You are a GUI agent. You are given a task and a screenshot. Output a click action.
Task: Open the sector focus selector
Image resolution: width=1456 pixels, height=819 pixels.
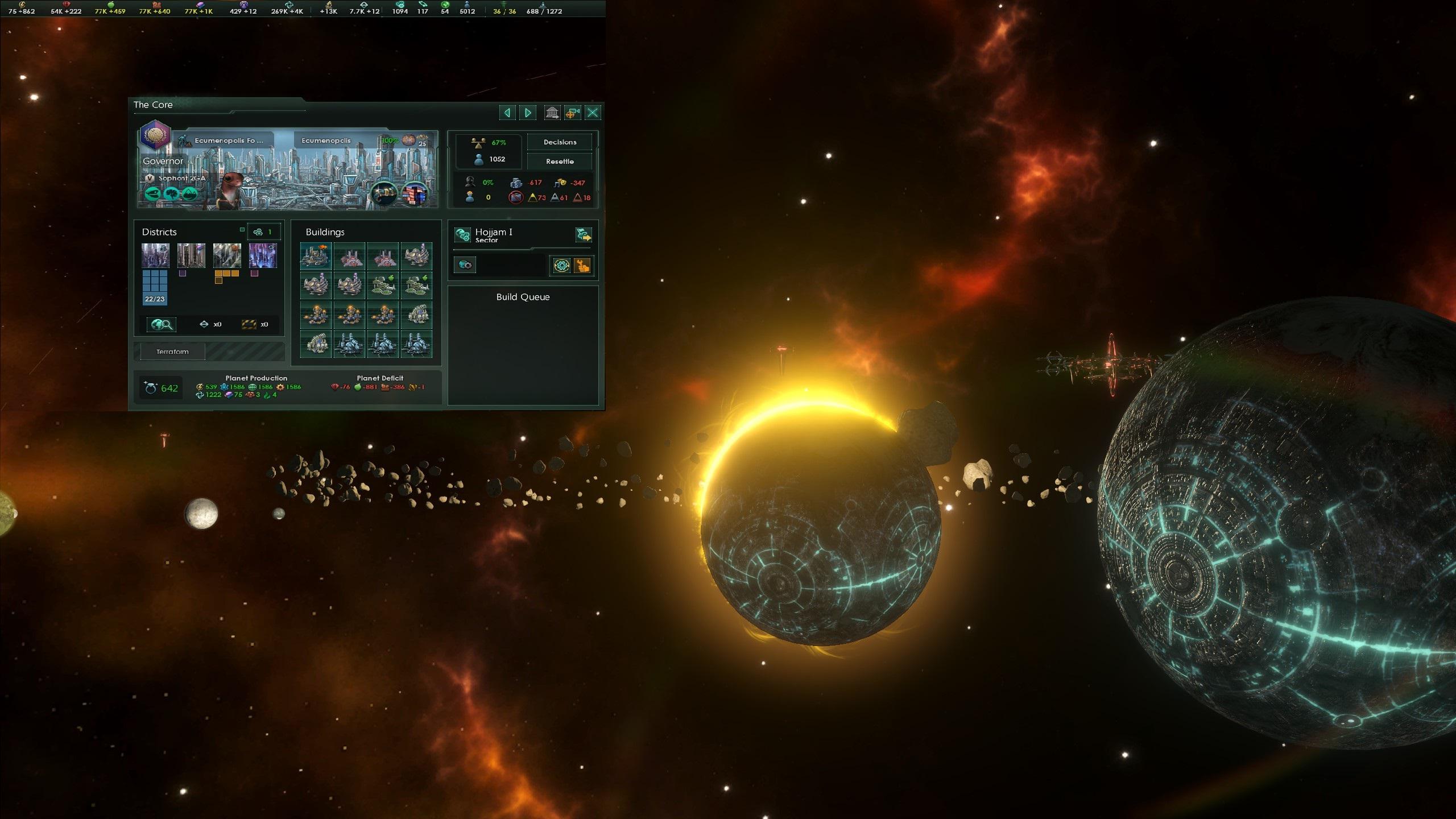point(465,264)
